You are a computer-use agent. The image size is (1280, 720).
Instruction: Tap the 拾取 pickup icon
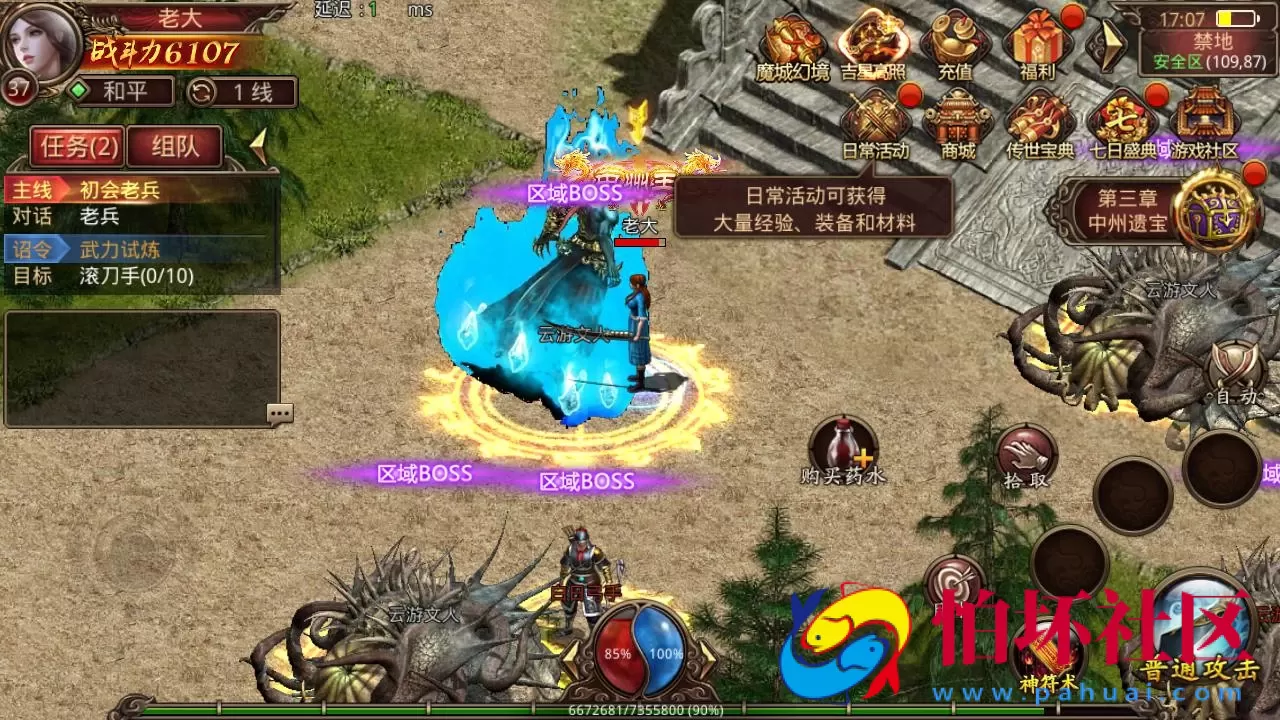point(1027,452)
